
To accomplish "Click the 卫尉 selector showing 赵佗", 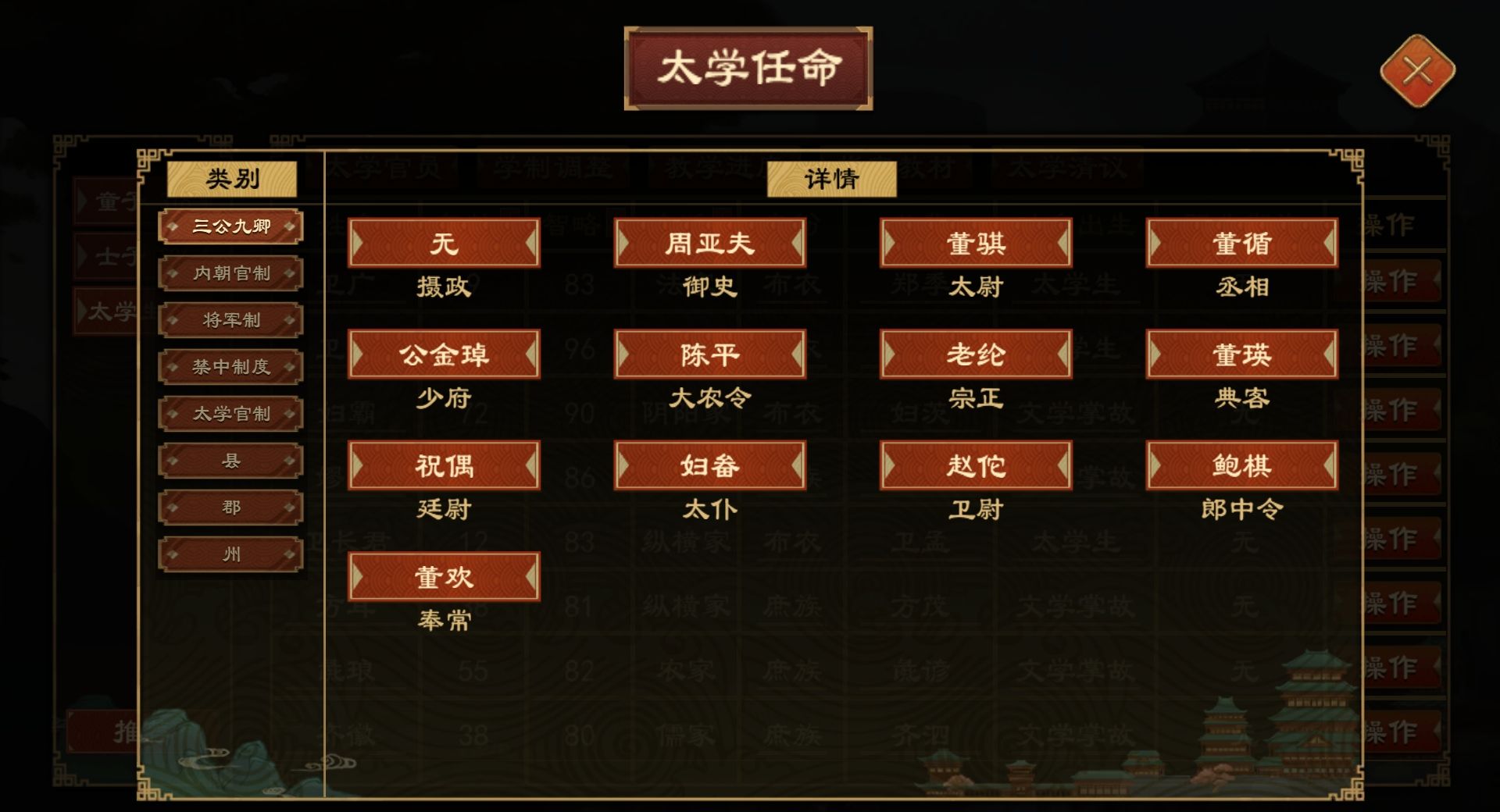I will tap(976, 465).
